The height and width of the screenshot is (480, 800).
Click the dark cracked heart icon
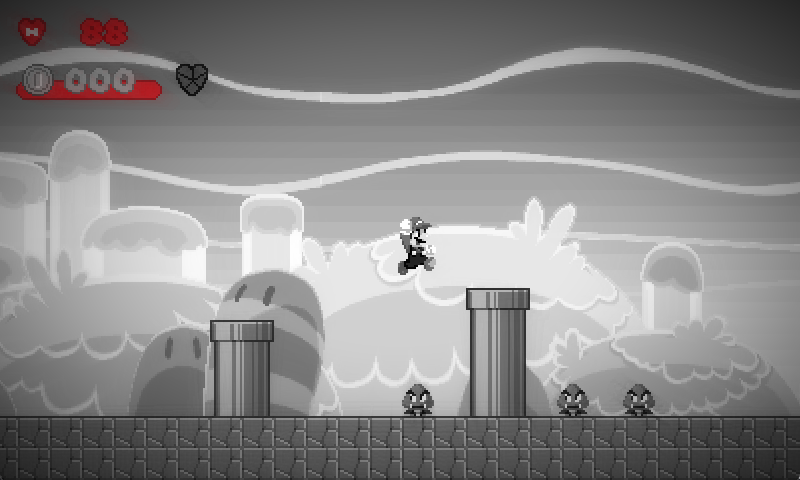click(x=192, y=78)
